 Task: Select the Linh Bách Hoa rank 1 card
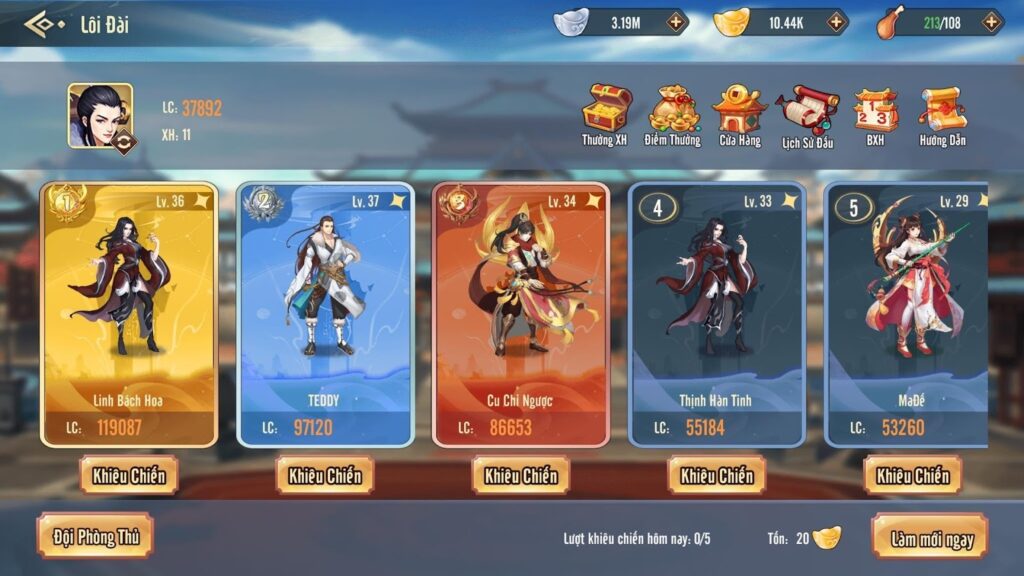[x=129, y=312]
